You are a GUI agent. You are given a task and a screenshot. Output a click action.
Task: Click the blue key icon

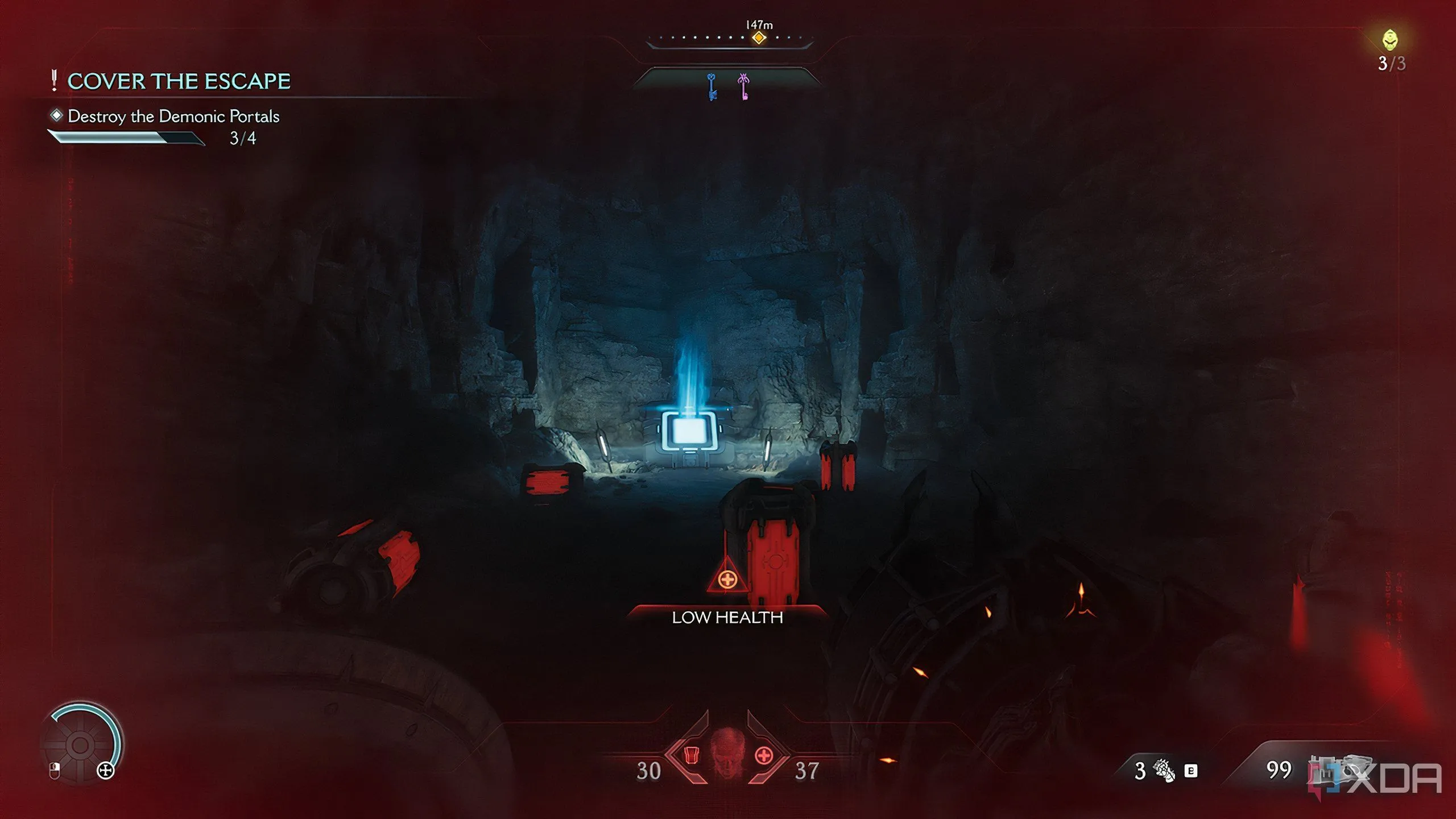point(712,87)
